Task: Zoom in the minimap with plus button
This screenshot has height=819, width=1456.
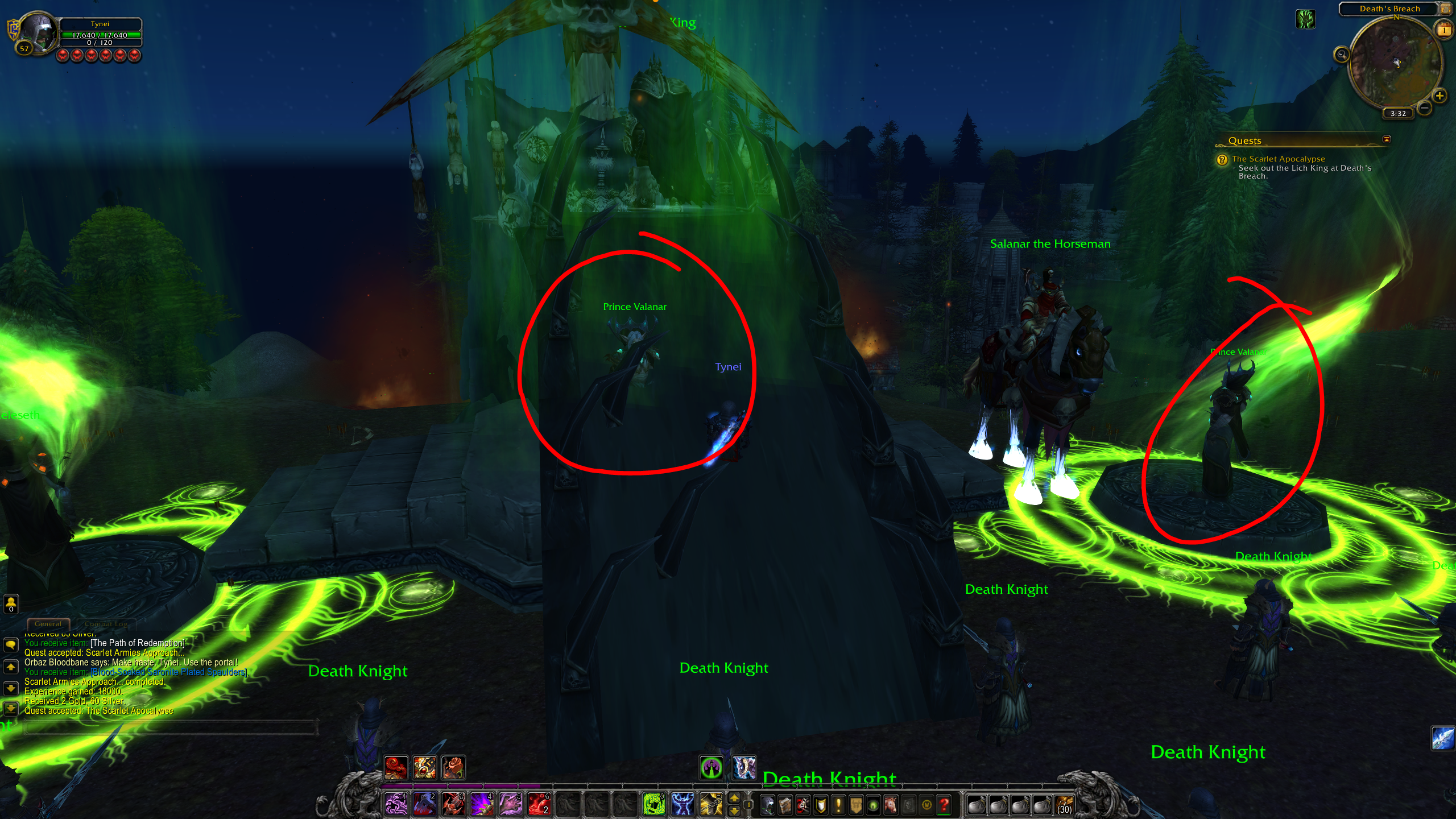Action: [x=1440, y=96]
